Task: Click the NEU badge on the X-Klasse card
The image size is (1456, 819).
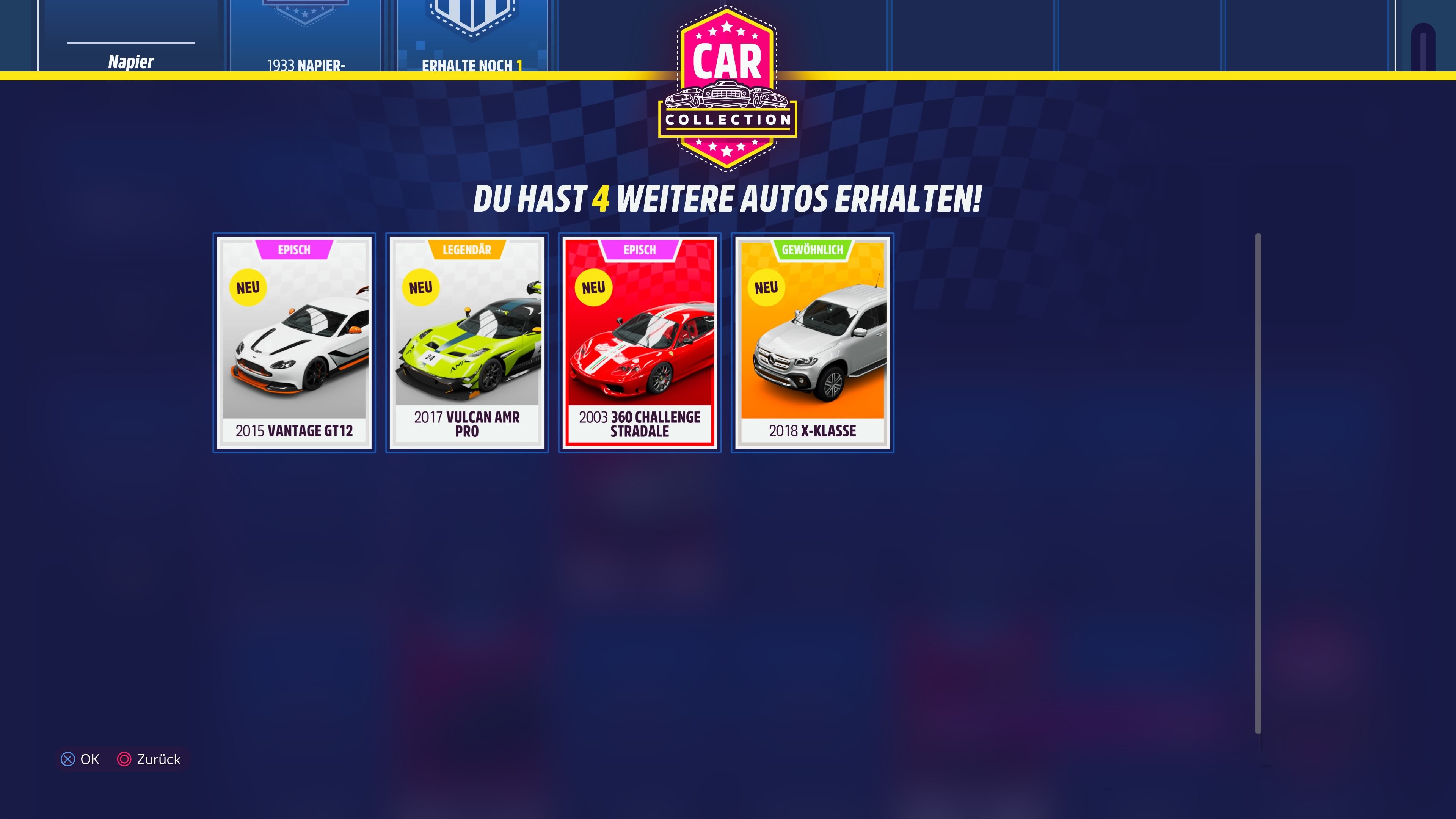Action: point(766,287)
